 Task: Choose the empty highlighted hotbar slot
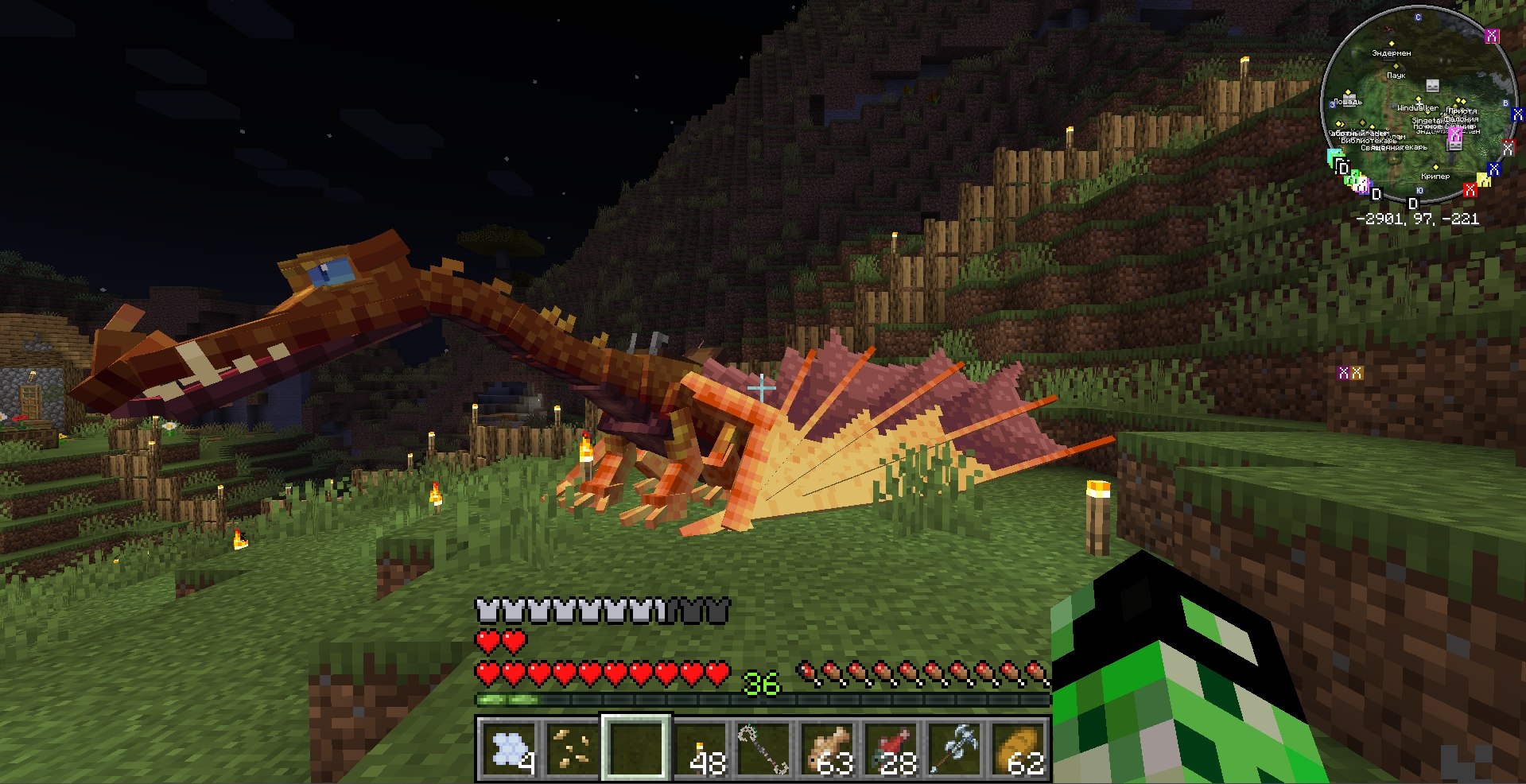635,748
